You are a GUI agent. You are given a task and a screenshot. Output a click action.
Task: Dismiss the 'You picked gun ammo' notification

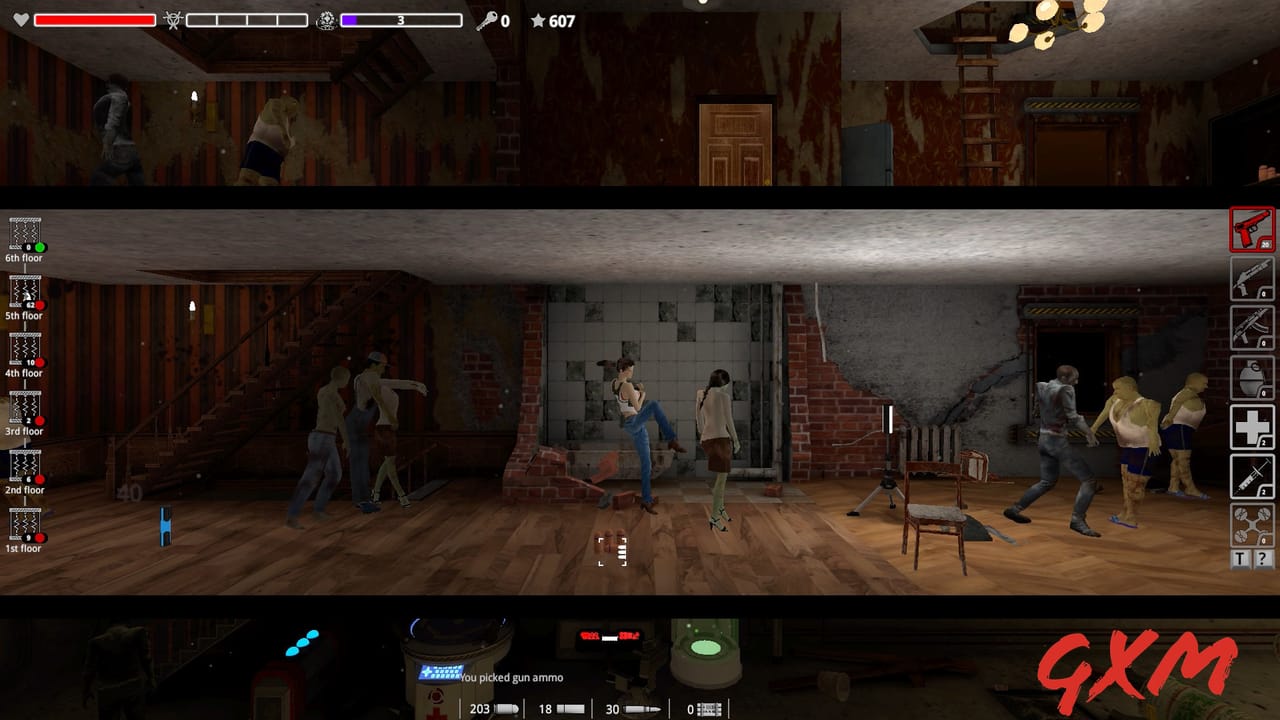(510, 677)
